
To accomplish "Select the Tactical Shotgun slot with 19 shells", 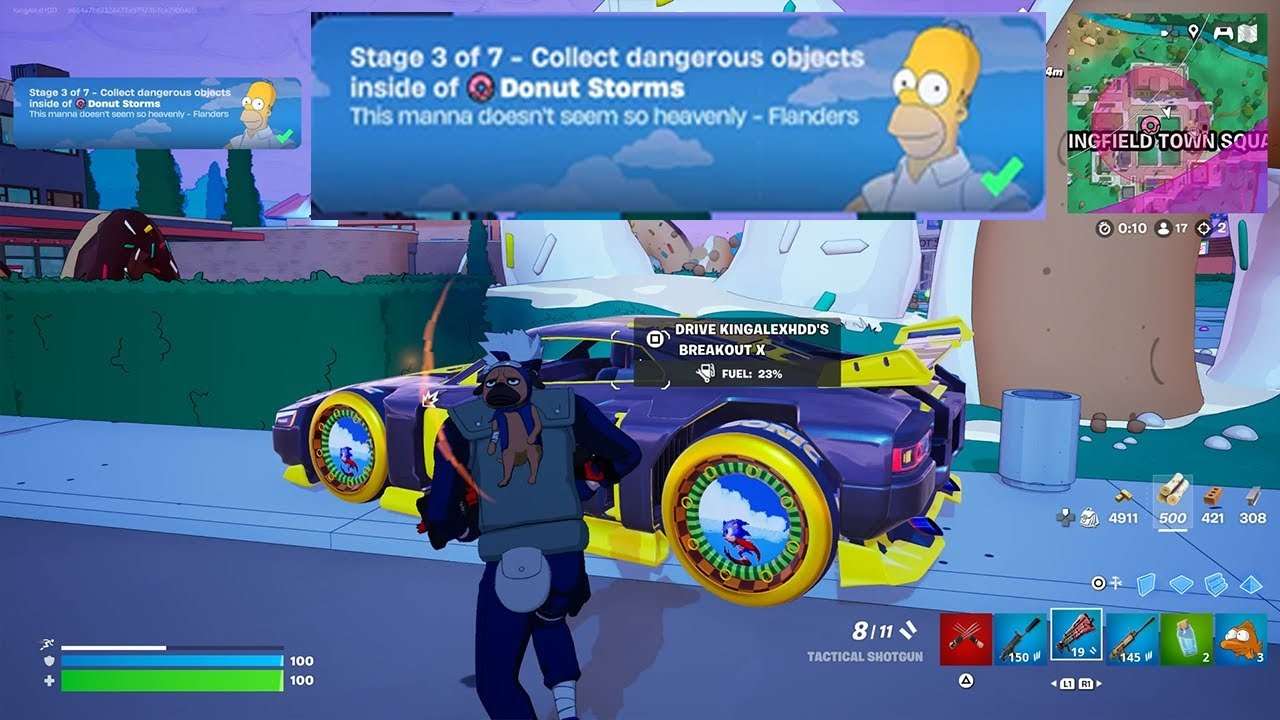I will [1076, 636].
